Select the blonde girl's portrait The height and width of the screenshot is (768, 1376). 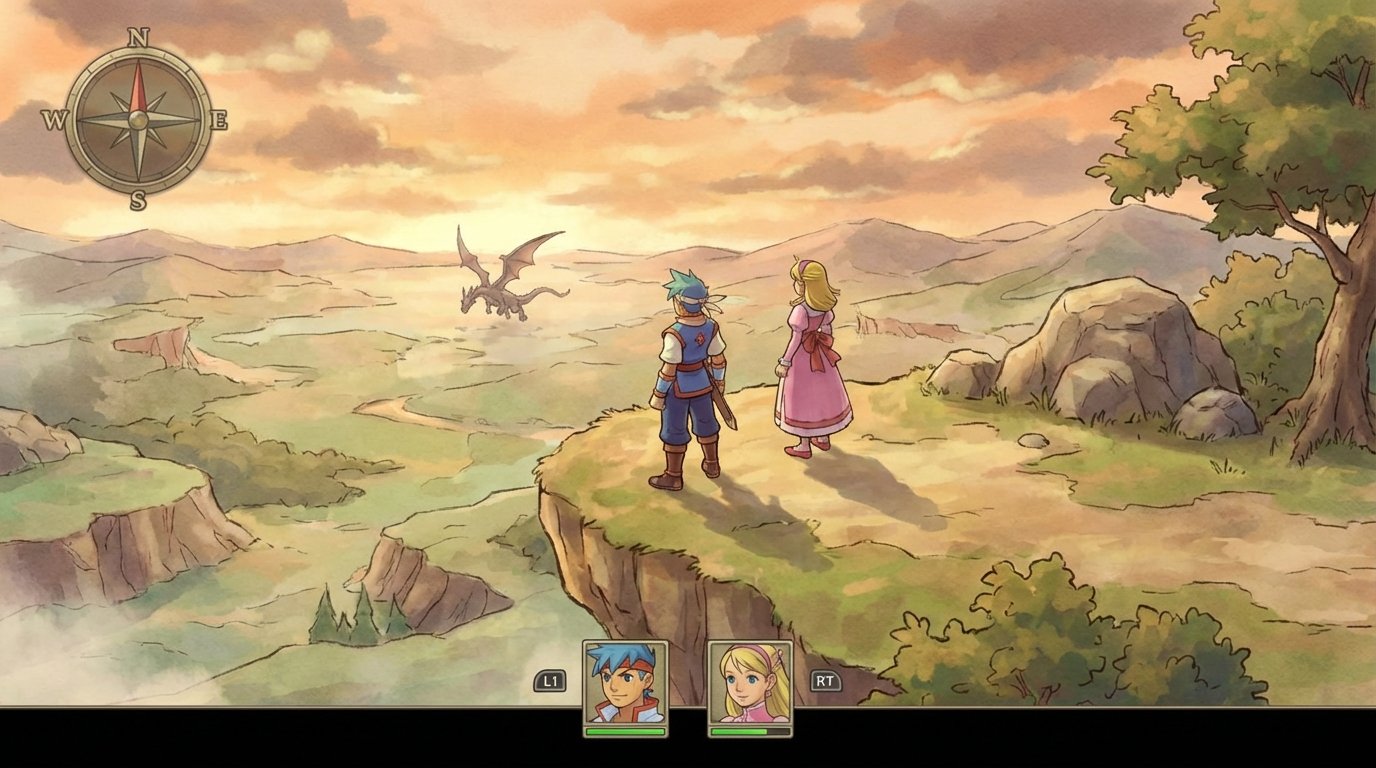(752, 683)
